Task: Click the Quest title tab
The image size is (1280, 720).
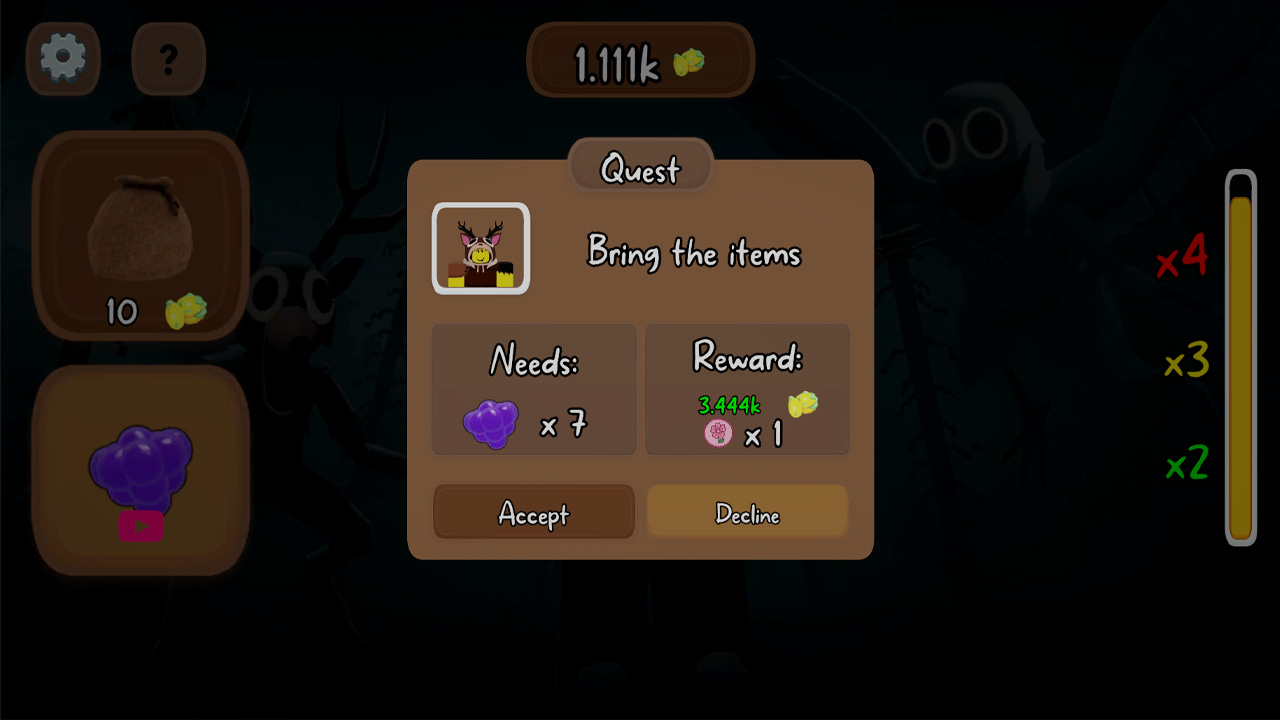Action: [x=640, y=167]
